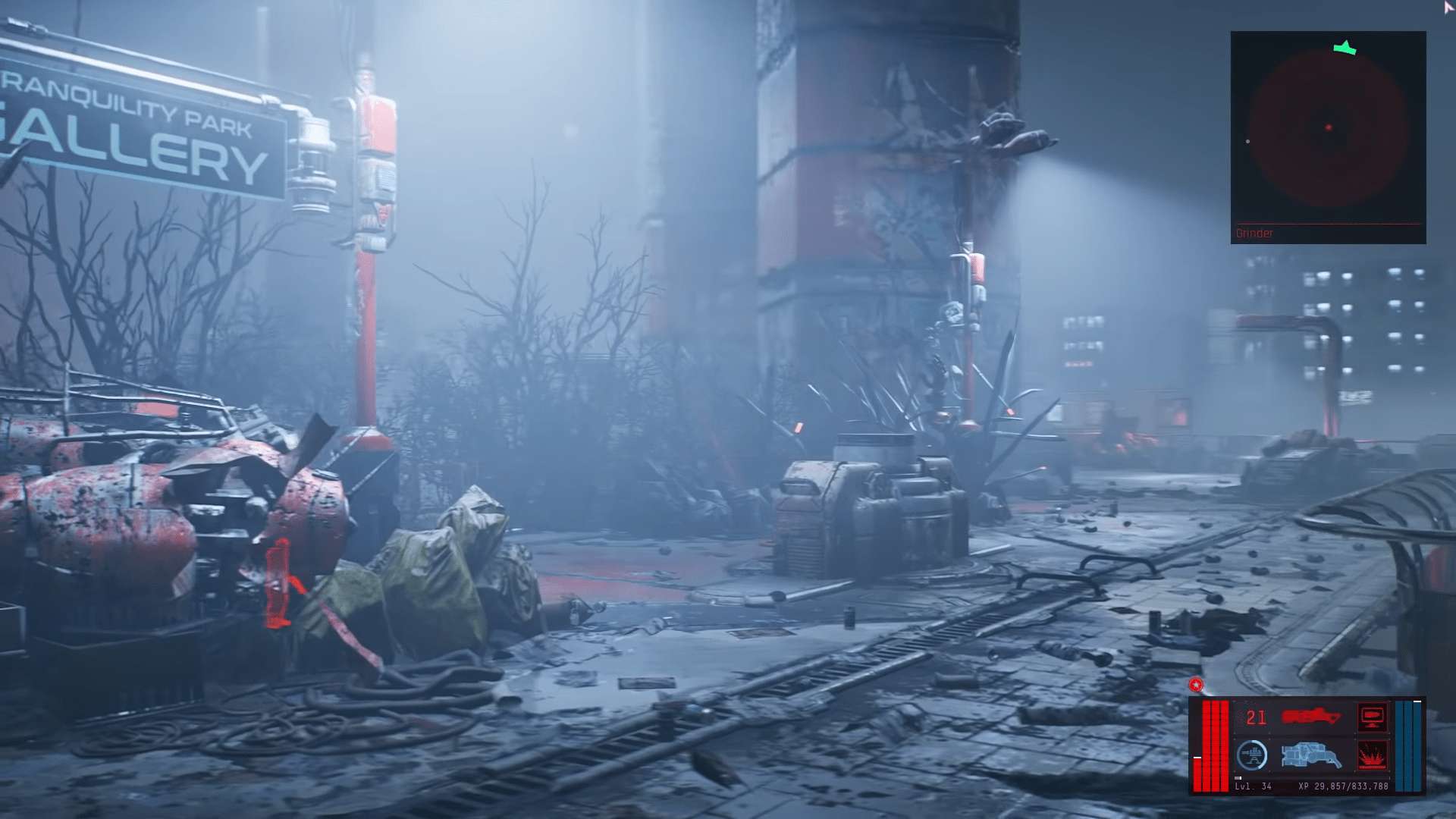This screenshot has height=819, width=1456.
Task: Select the red primary weapon icon
Action: [x=1310, y=717]
